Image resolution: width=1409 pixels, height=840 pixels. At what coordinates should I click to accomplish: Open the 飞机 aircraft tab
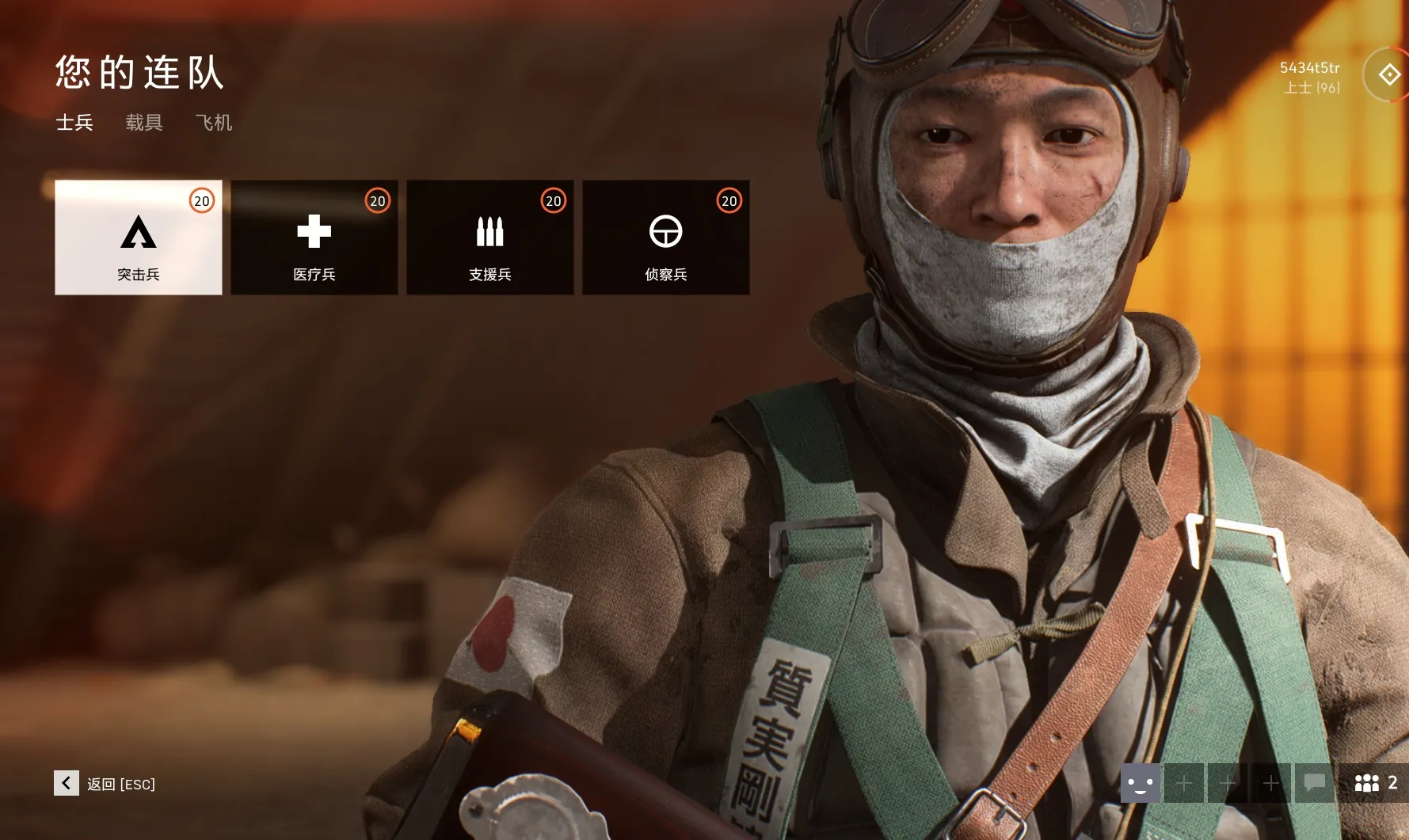point(214,123)
